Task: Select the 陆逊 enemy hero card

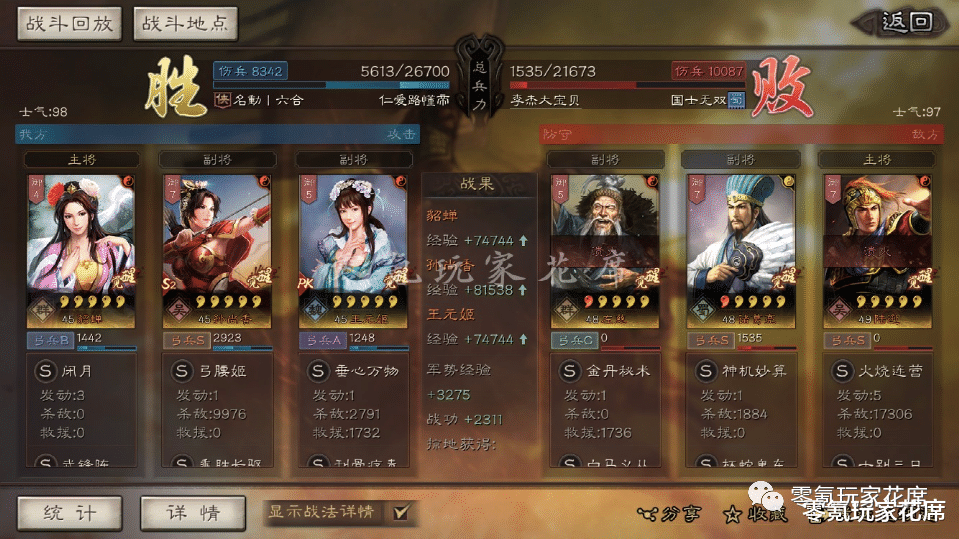Action: point(876,250)
